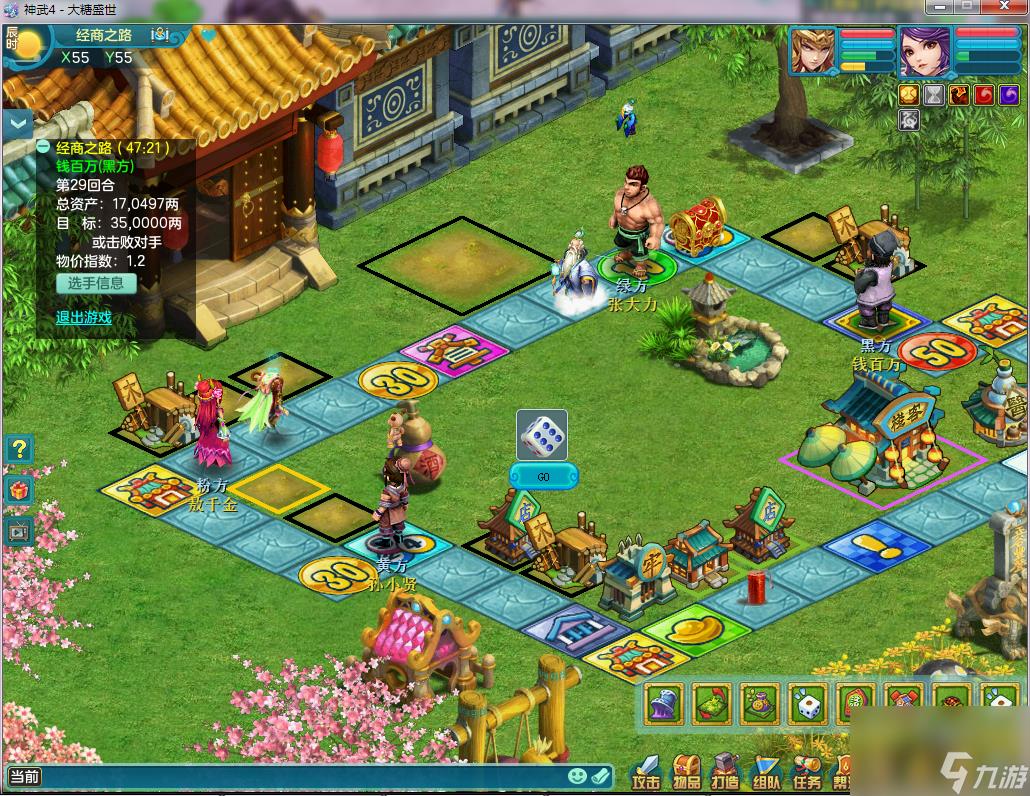Click the TV screen icon on the left

coord(19,531)
